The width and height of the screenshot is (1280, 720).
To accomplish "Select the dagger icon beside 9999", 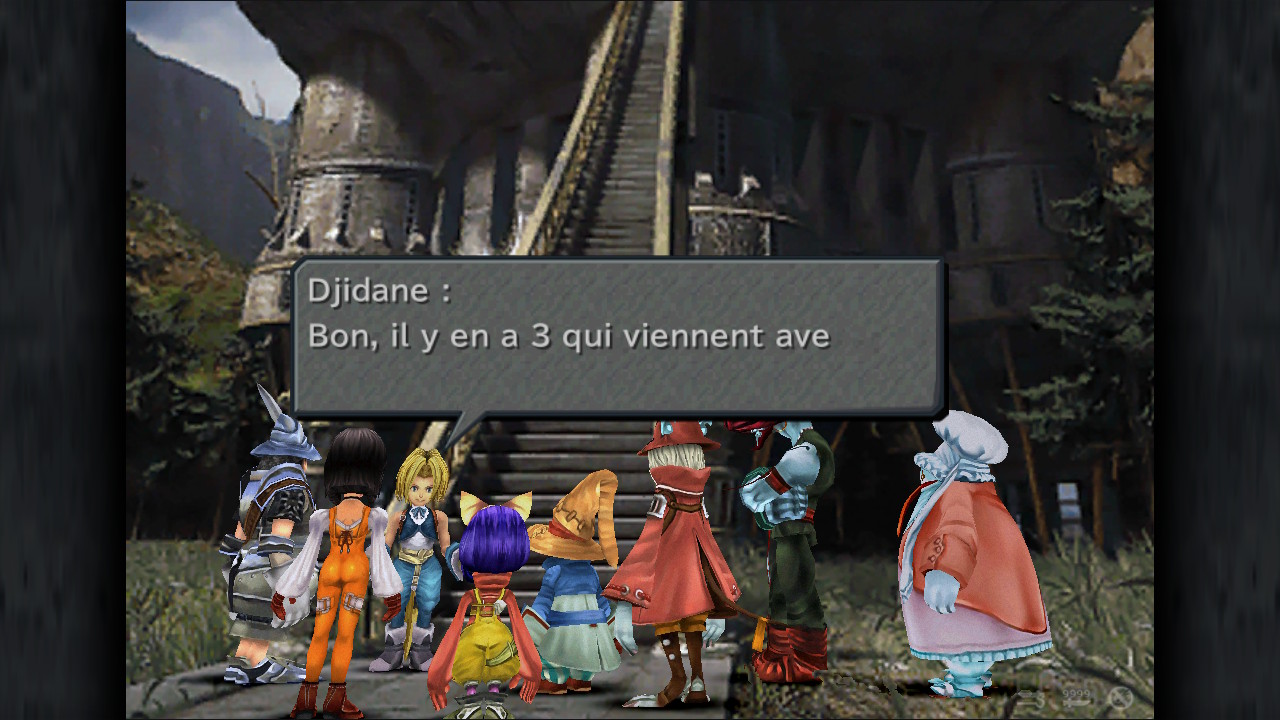I will [x=1077, y=703].
